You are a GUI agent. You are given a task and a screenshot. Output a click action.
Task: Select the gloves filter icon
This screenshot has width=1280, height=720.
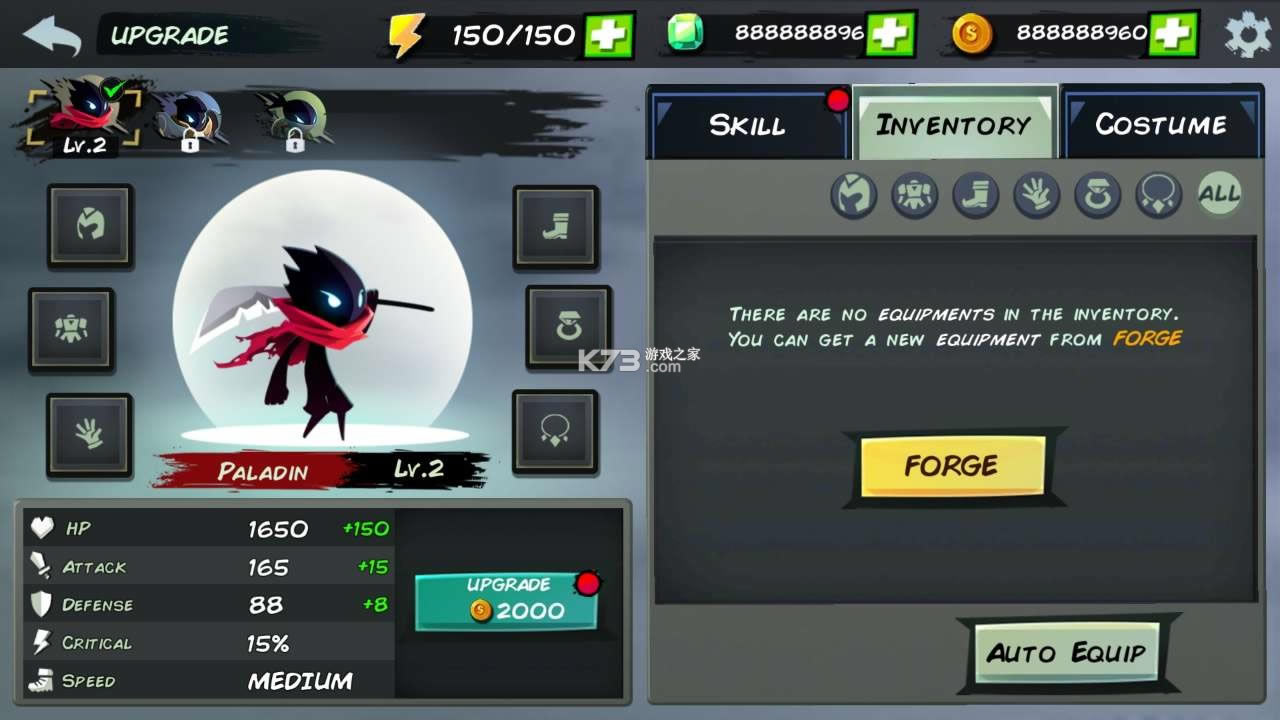(x=1036, y=195)
